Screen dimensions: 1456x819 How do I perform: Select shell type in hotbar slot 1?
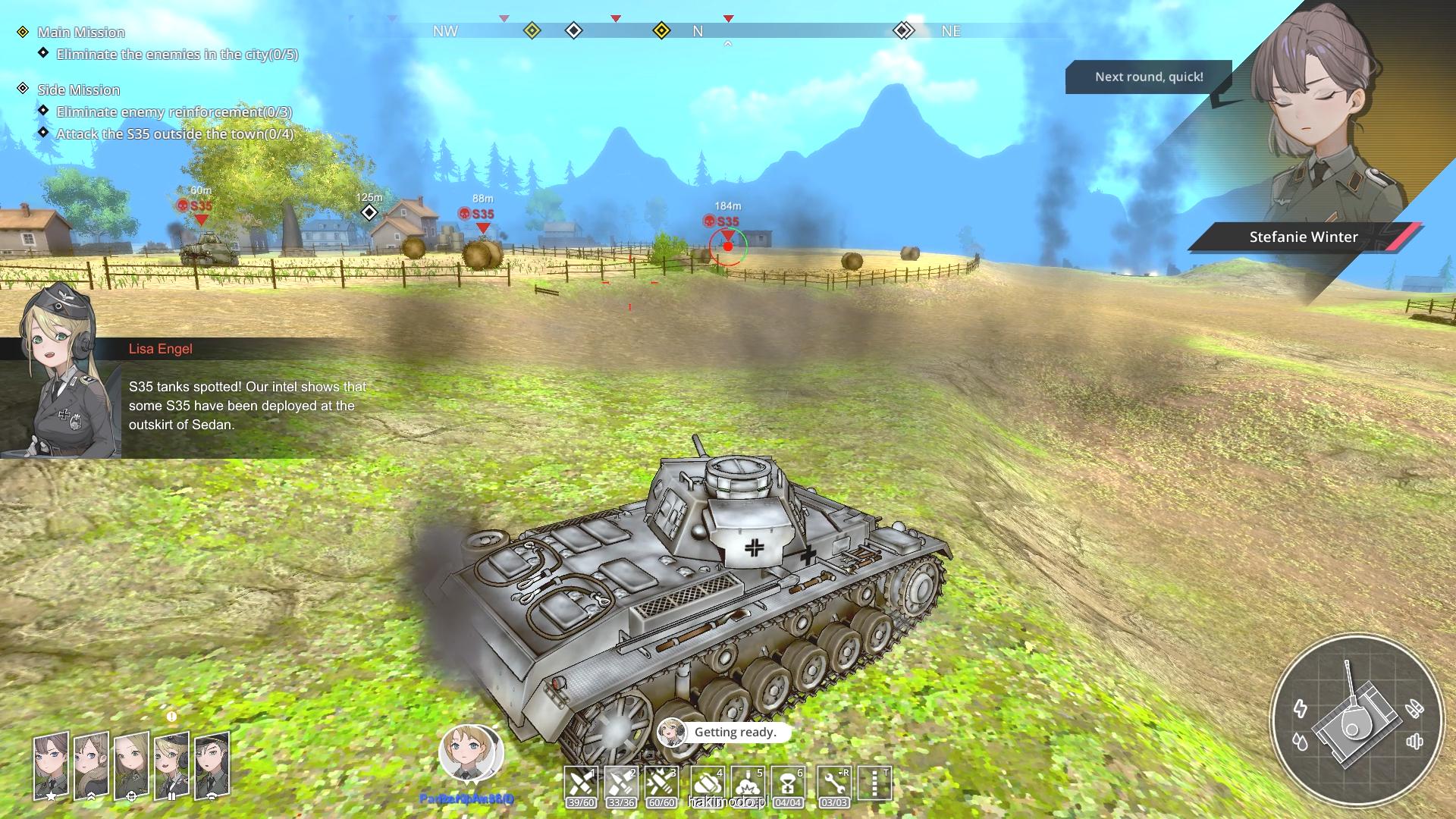point(581,784)
